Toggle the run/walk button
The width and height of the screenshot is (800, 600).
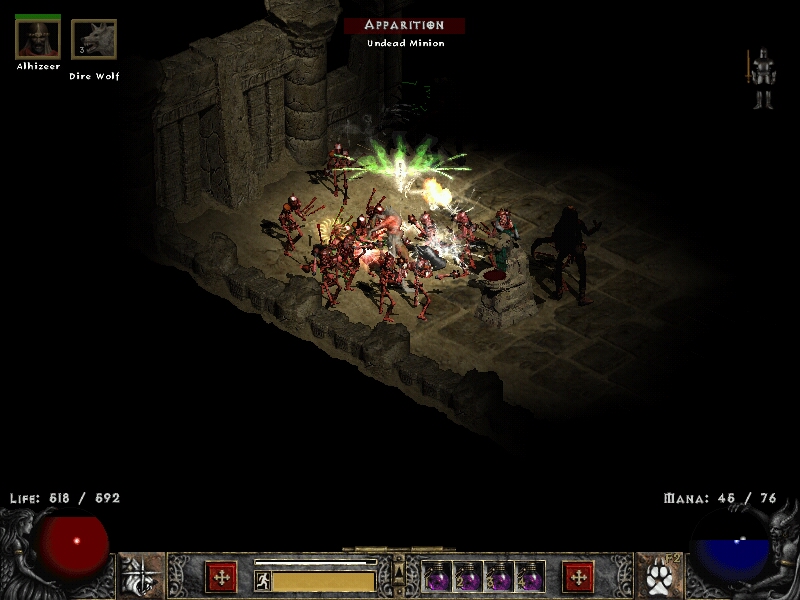point(262,580)
